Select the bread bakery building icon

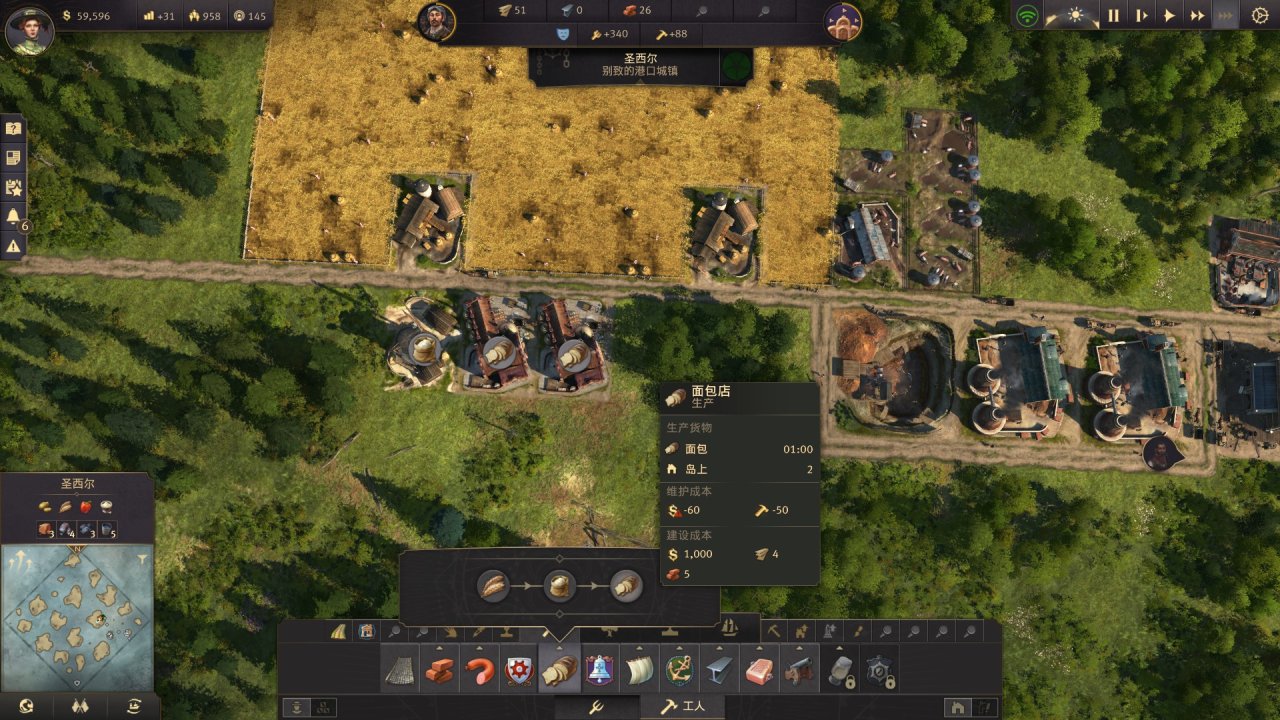click(559, 670)
